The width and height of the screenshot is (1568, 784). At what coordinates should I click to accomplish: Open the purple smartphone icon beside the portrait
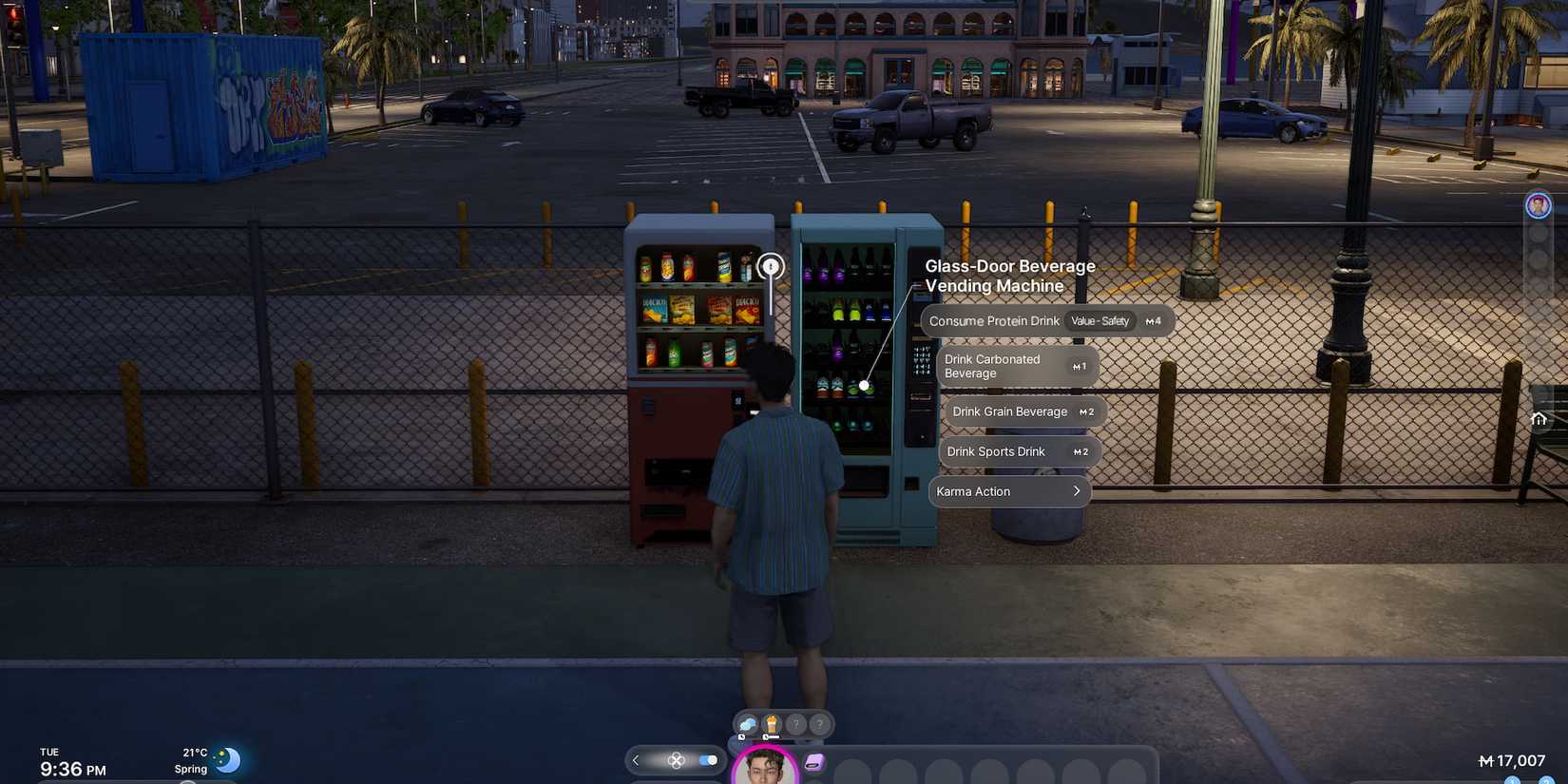click(814, 761)
